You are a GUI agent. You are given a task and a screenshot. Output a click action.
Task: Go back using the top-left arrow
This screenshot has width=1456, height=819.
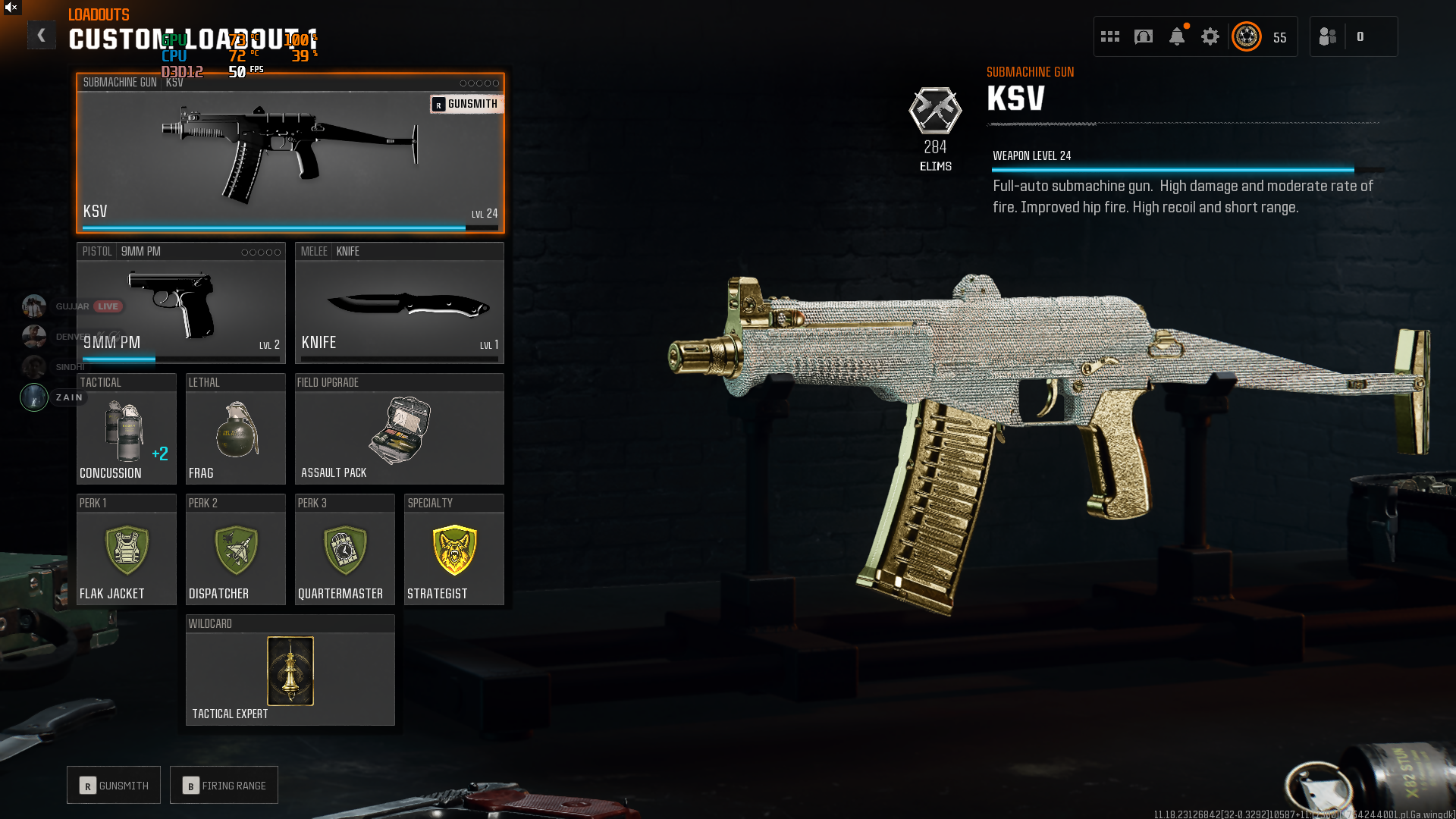42,35
